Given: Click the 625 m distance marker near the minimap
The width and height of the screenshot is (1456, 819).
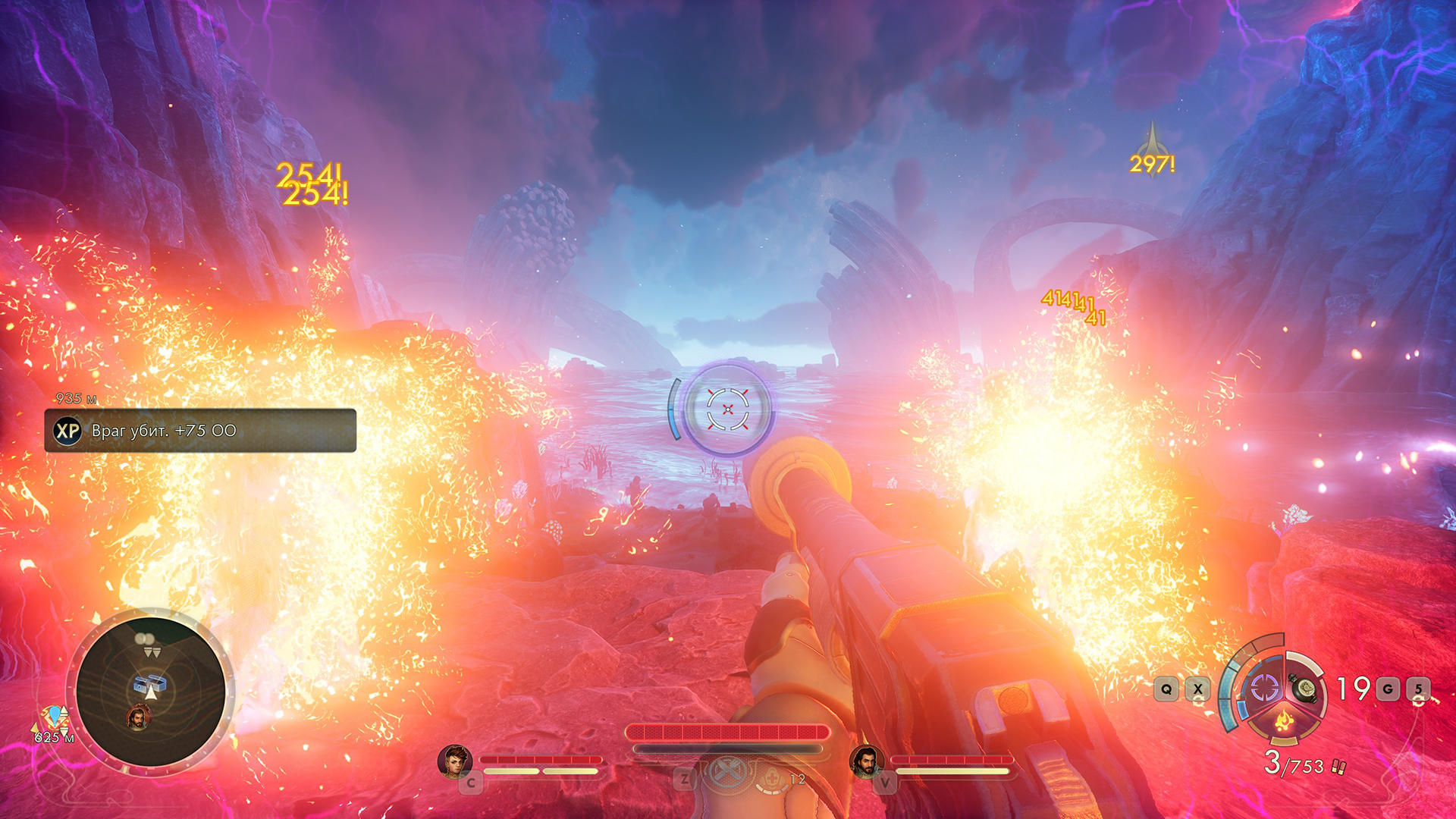Looking at the screenshot, I should 54,737.
